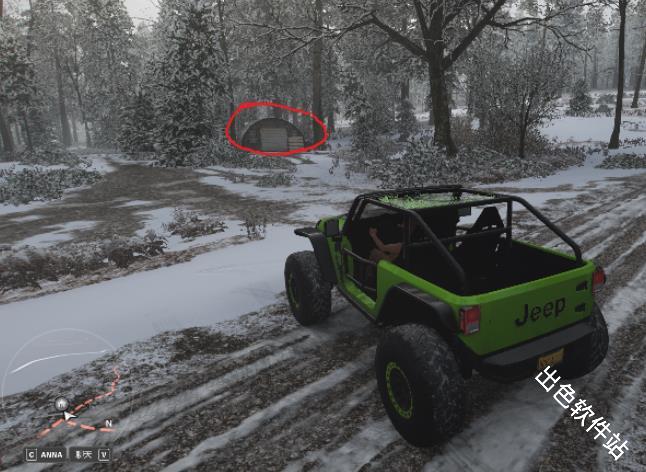Select the house marker on the minimap
This screenshot has height=472, width=646.
point(63,403)
